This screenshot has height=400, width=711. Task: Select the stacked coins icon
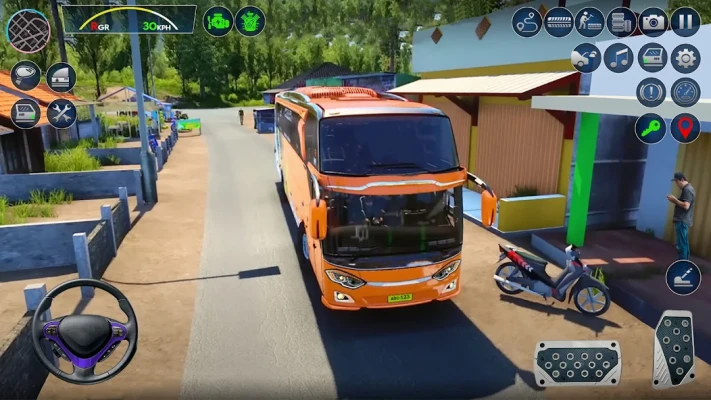[621, 21]
